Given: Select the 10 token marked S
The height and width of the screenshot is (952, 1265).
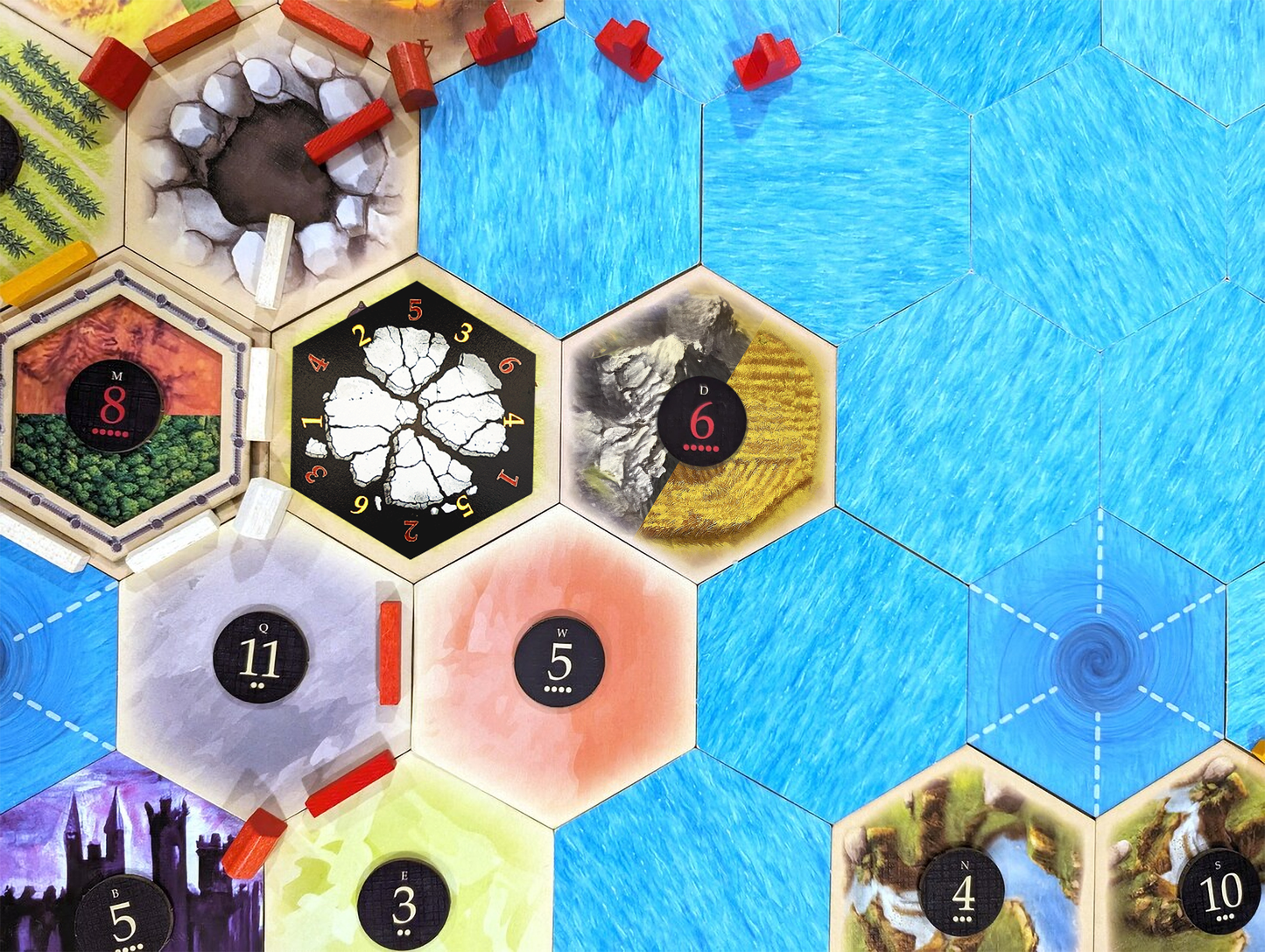Looking at the screenshot, I should [x=1219, y=891].
